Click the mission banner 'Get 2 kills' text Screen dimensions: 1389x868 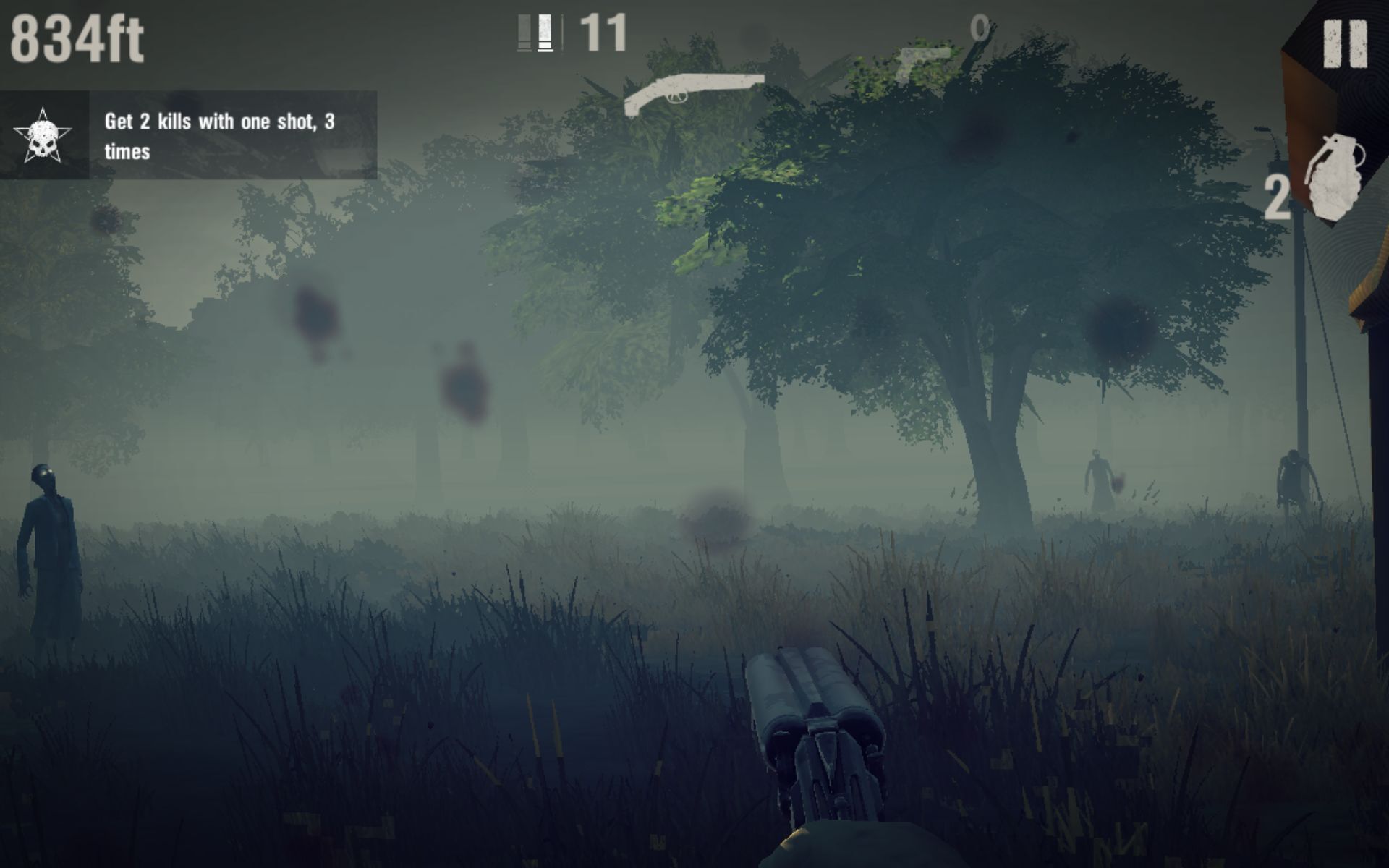(217, 137)
